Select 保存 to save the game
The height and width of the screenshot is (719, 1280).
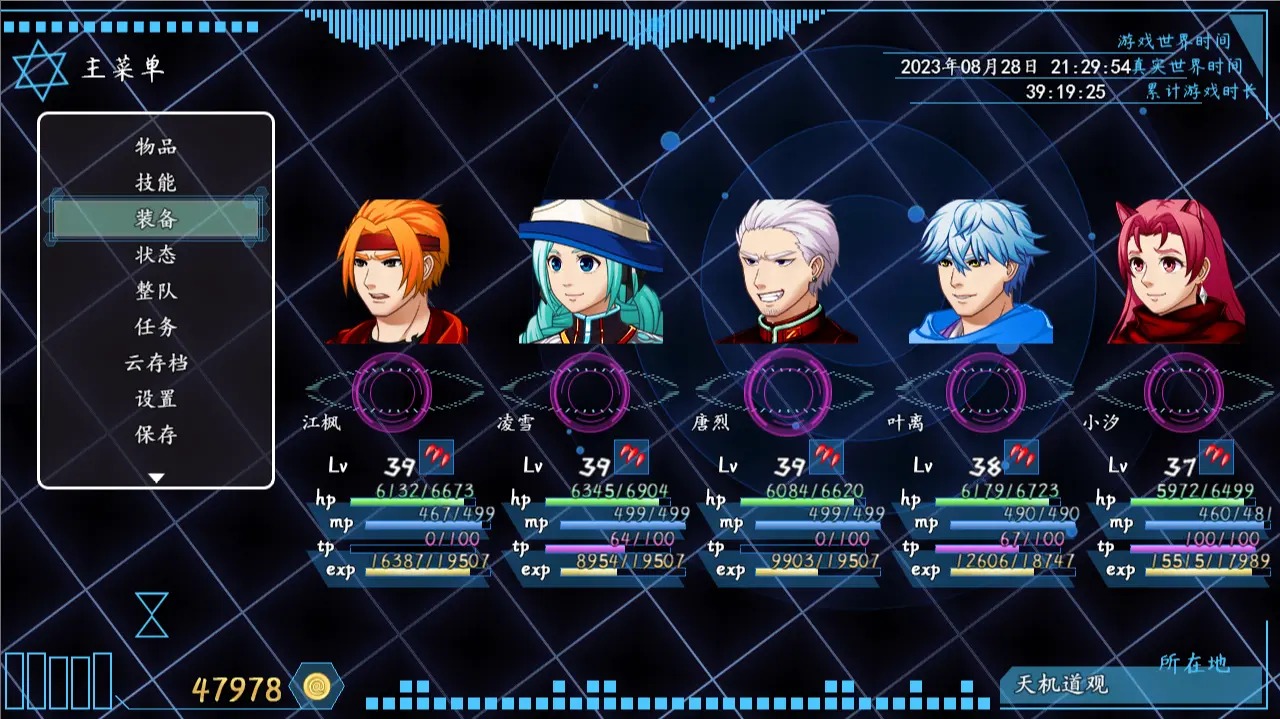click(x=156, y=435)
